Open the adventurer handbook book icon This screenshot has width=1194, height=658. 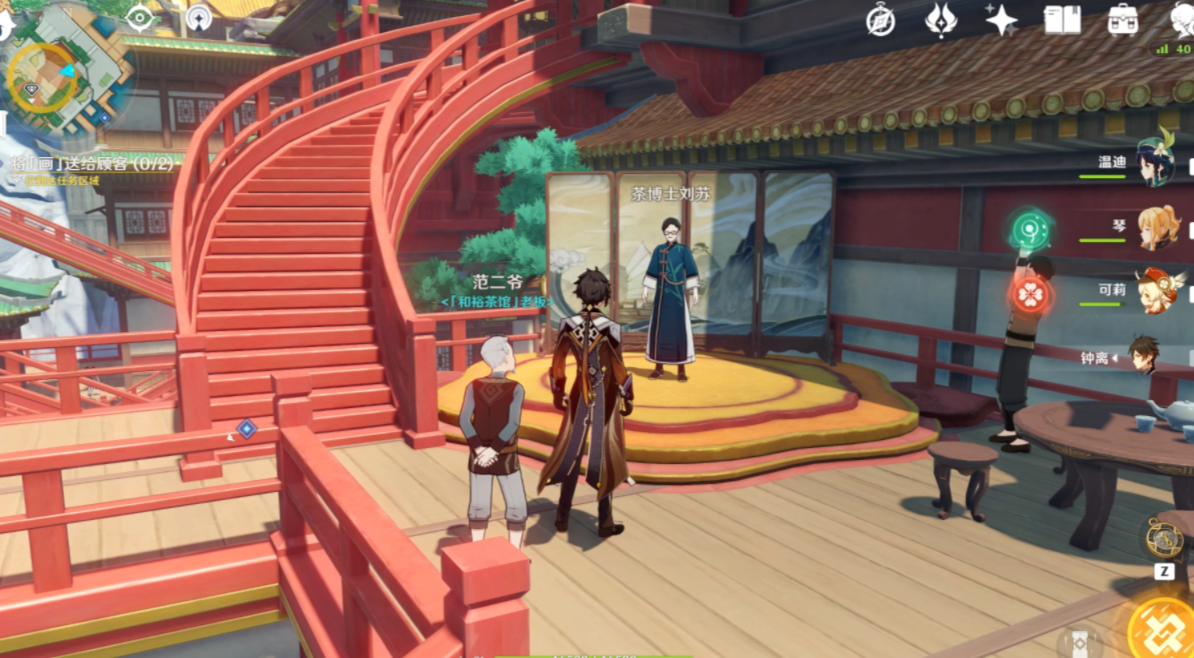click(x=1061, y=19)
